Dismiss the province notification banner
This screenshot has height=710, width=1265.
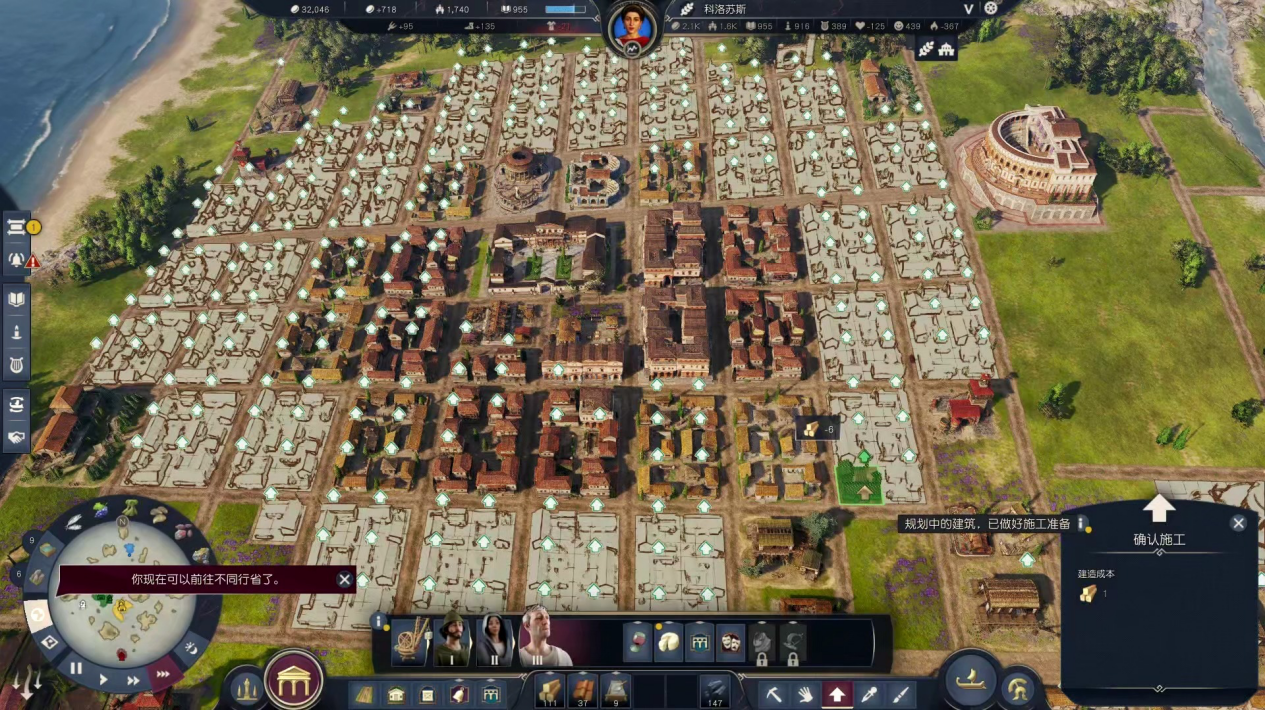[x=344, y=579]
